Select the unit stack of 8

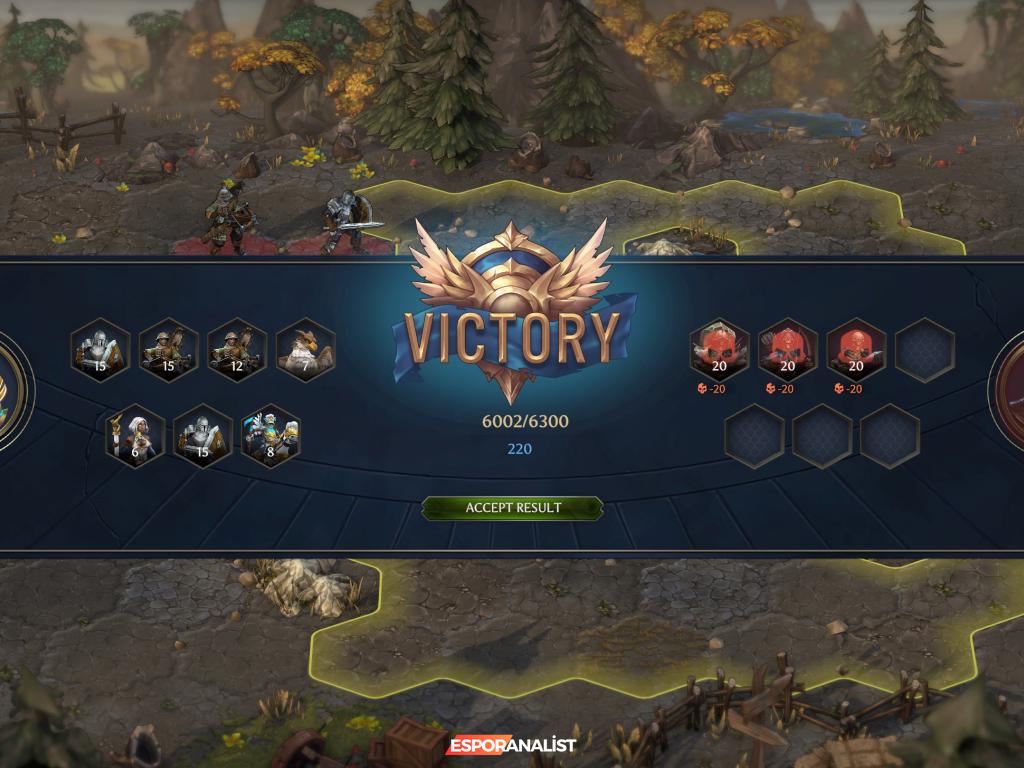tap(271, 436)
